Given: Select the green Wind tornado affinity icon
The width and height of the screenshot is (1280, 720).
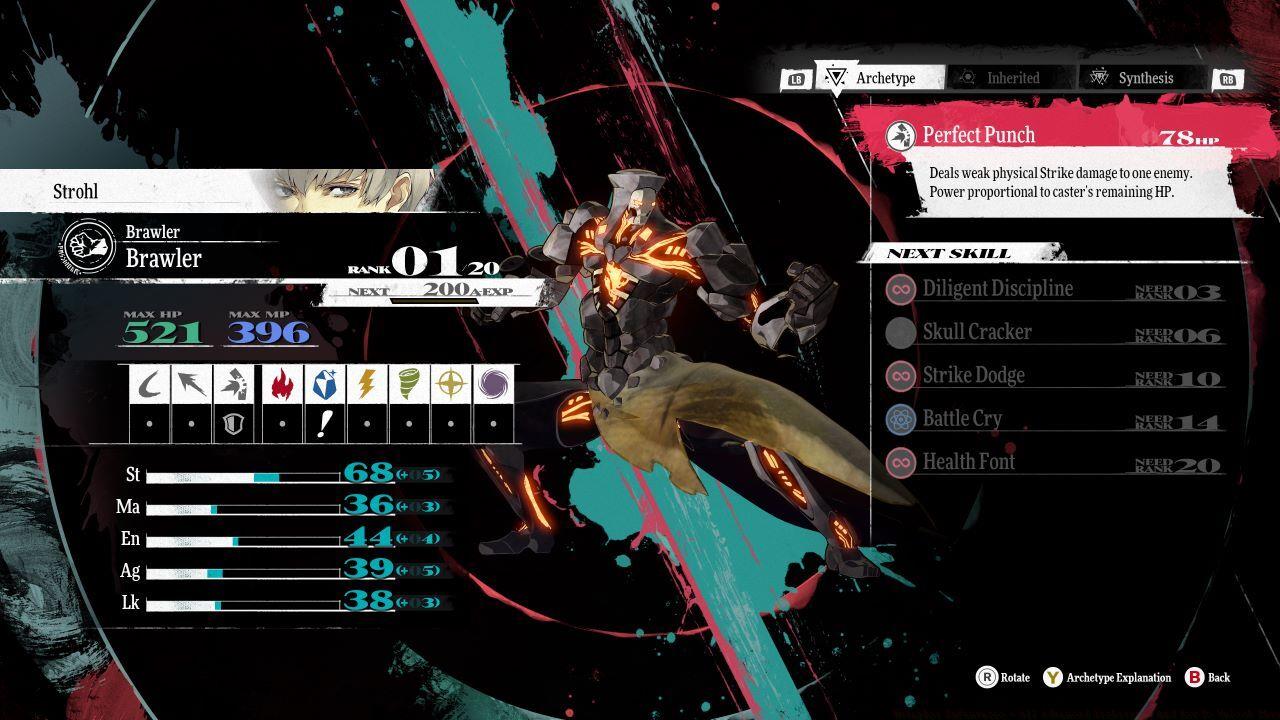Looking at the screenshot, I should pyautogui.click(x=407, y=383).
